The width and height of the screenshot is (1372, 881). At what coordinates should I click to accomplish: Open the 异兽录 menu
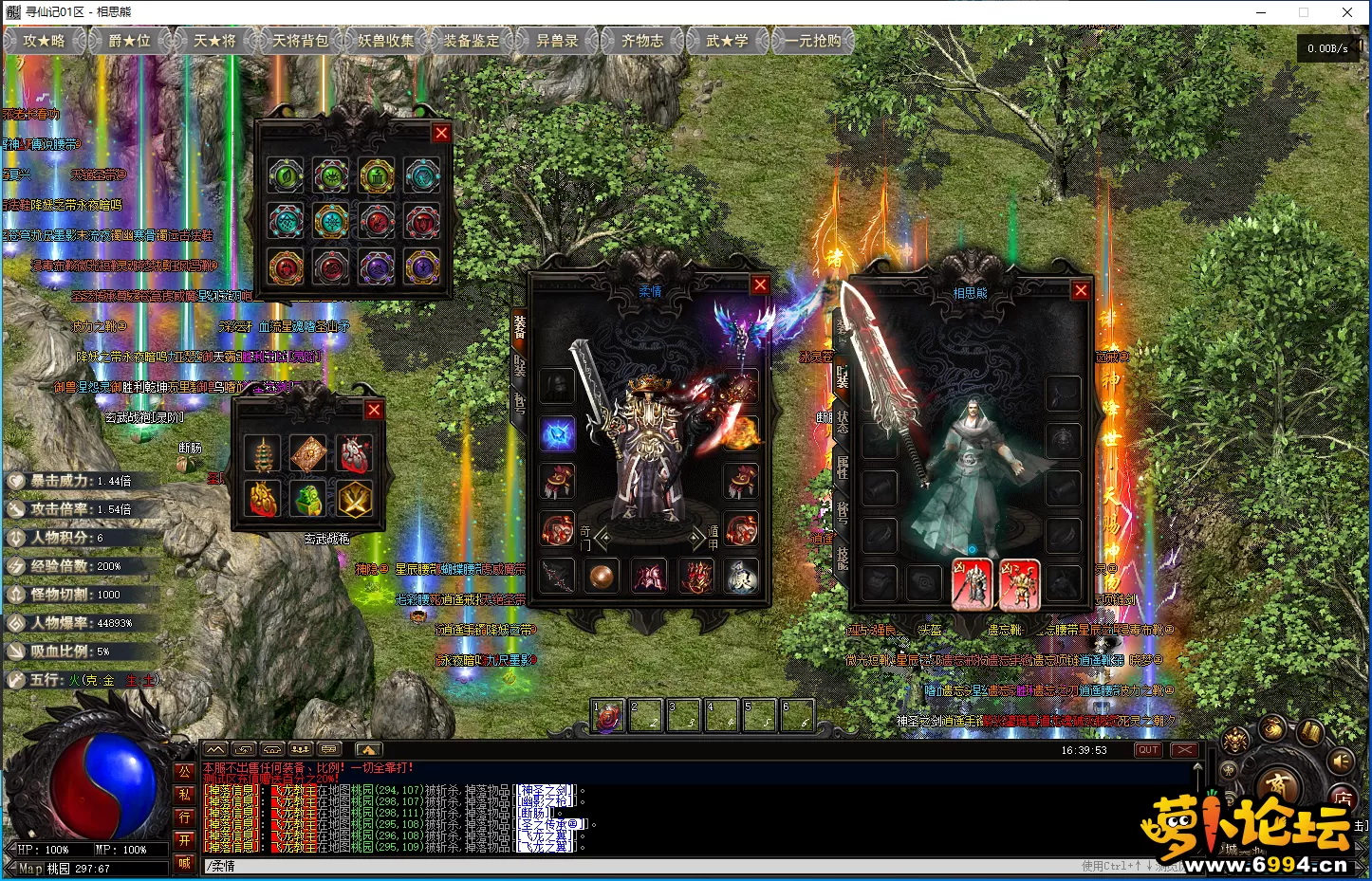pos(557,41)
